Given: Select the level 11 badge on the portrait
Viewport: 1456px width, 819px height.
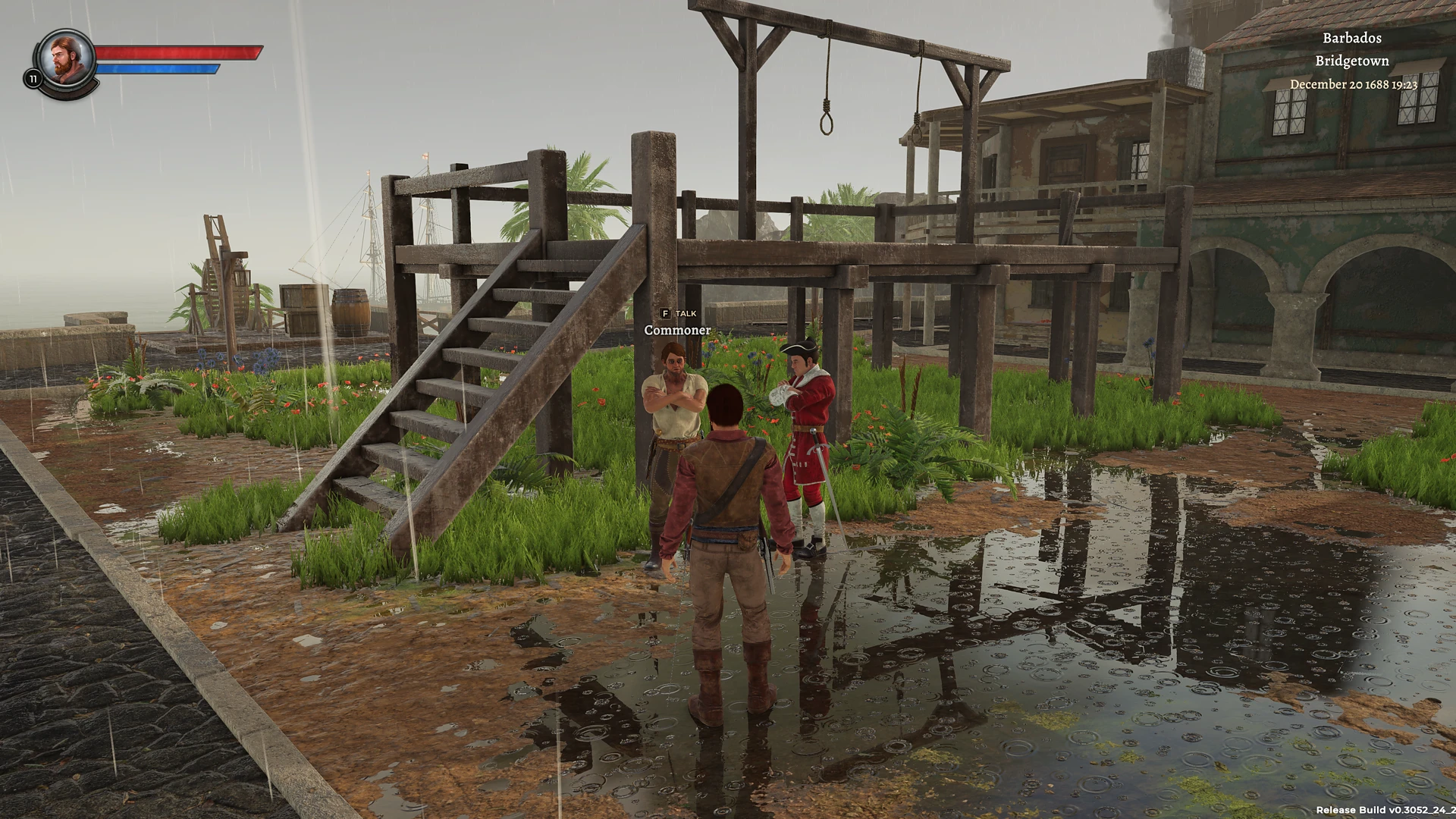Looking at the screenshot, I should (33, 77).
